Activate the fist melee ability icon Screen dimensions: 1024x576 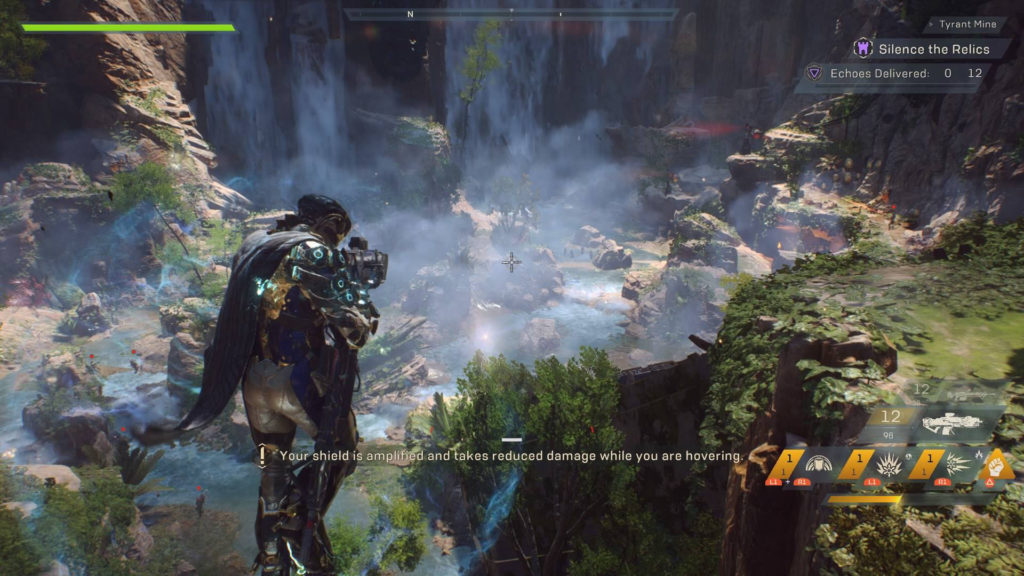point(997,465)
